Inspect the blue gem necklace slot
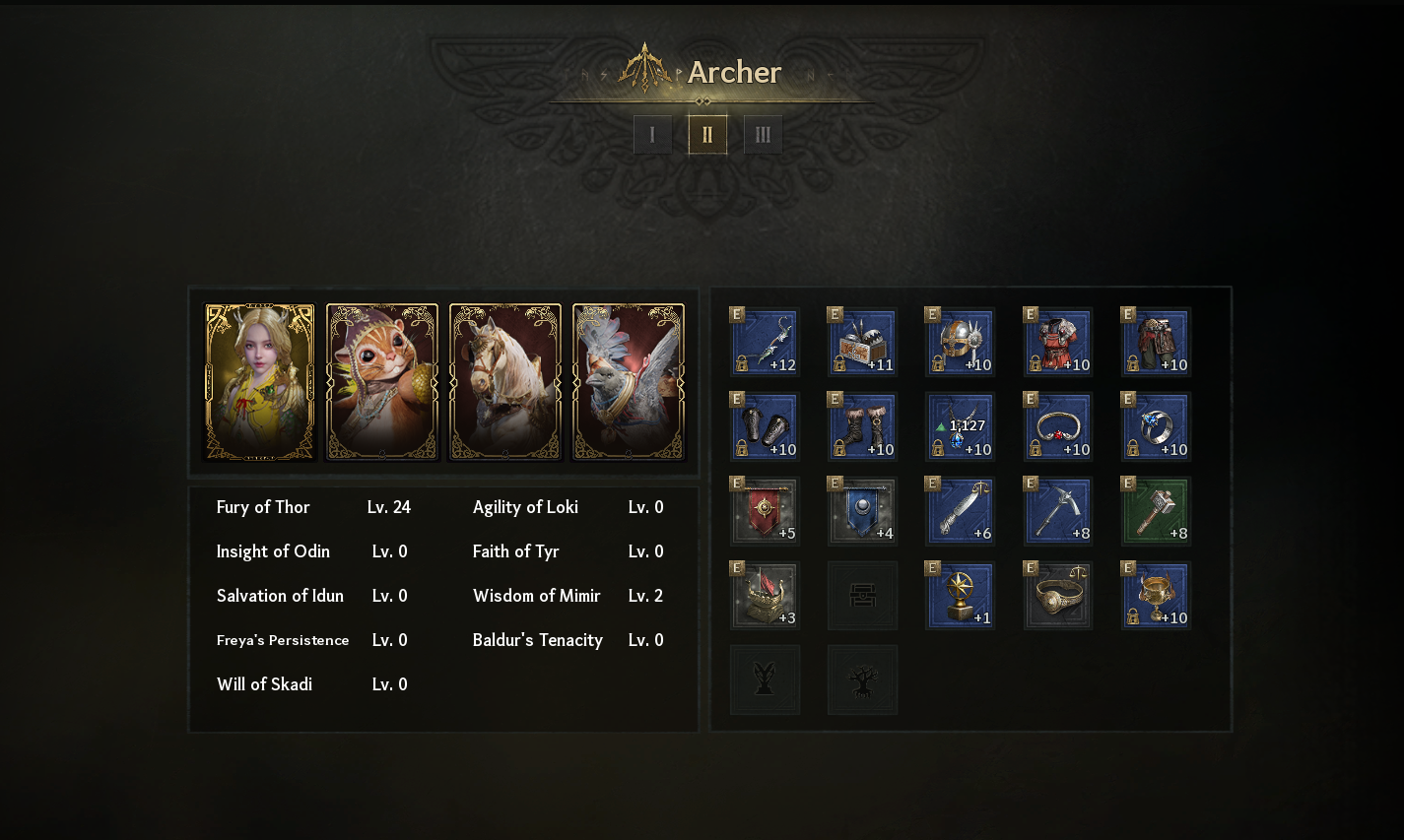1404x840 pixels. pyautogui.click(x=960, y=426)
